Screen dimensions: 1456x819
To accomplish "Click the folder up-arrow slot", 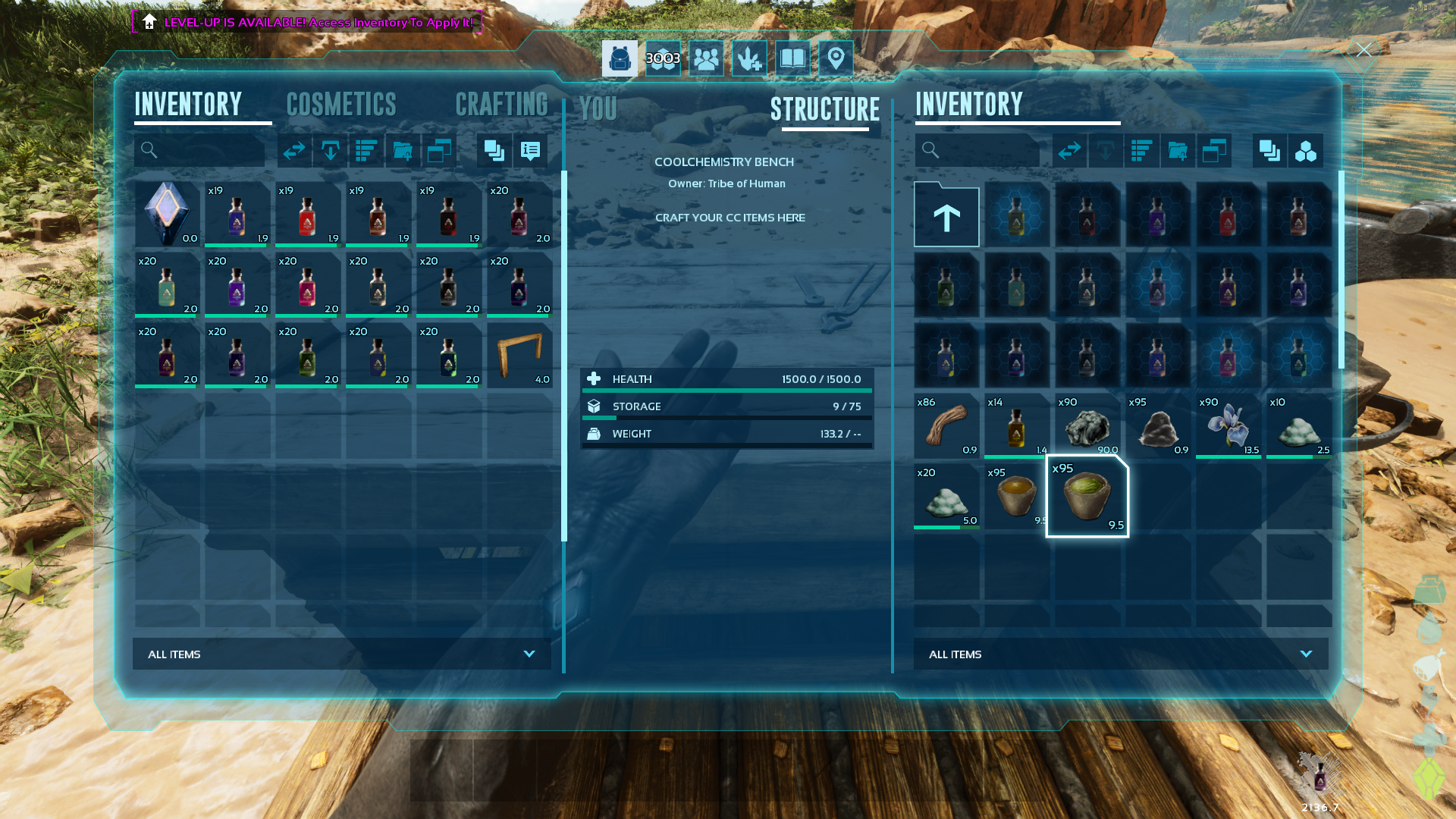I will pyautogui.click(x=946, y=215).
